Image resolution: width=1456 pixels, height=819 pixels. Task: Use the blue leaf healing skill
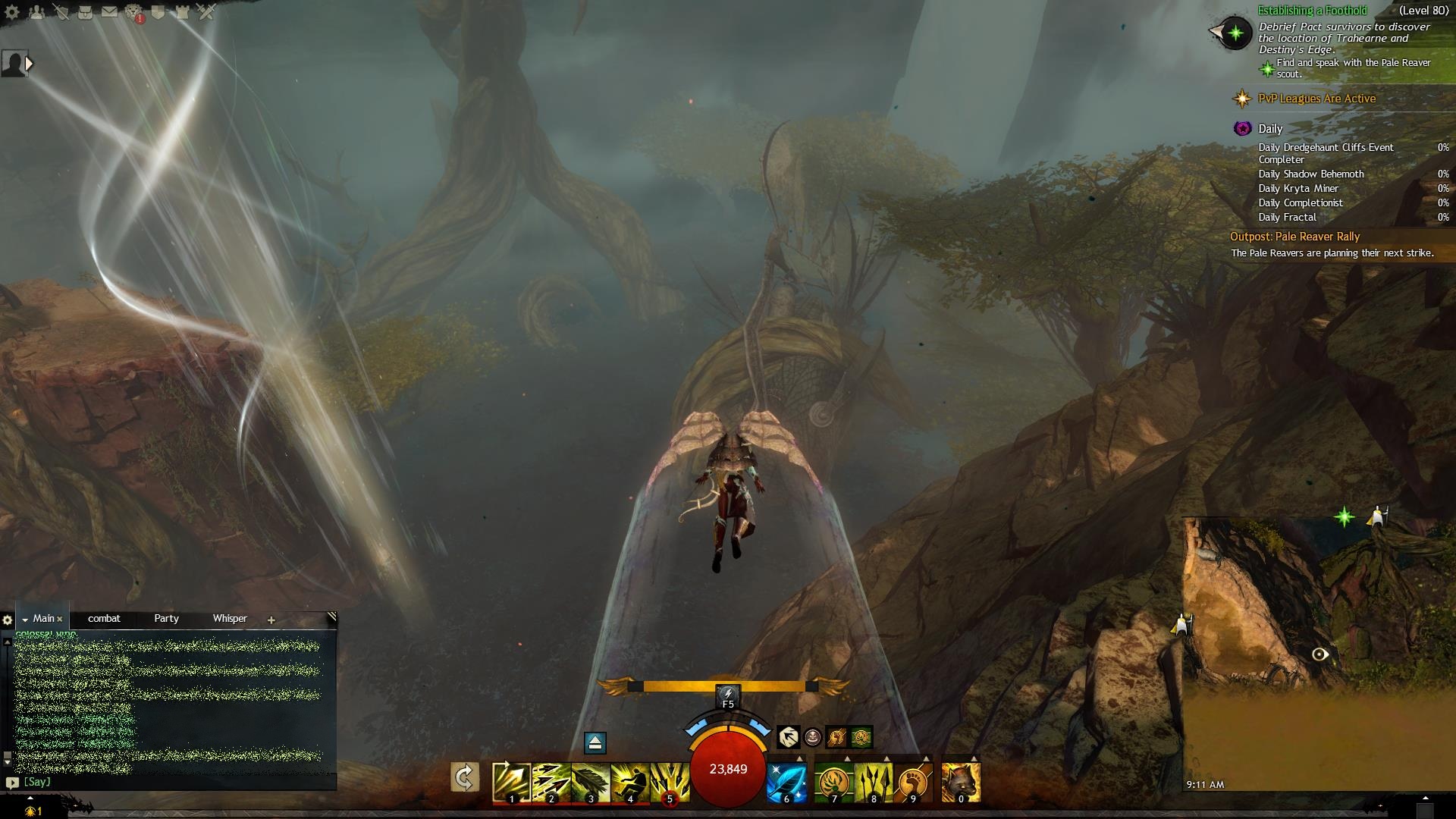click(x=786, y=782)
